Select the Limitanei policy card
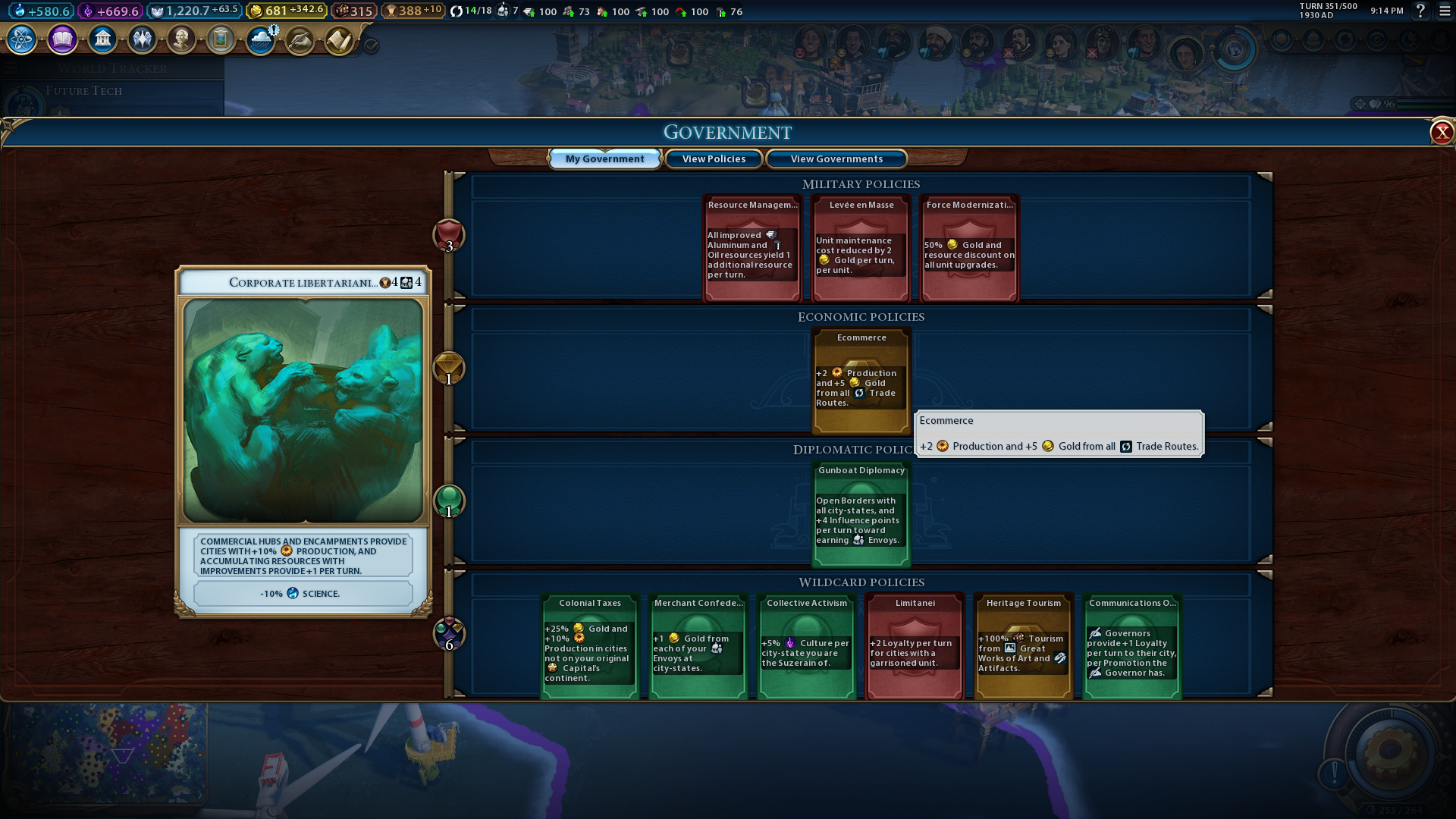1456x819 pixels. tap(915, 646)
